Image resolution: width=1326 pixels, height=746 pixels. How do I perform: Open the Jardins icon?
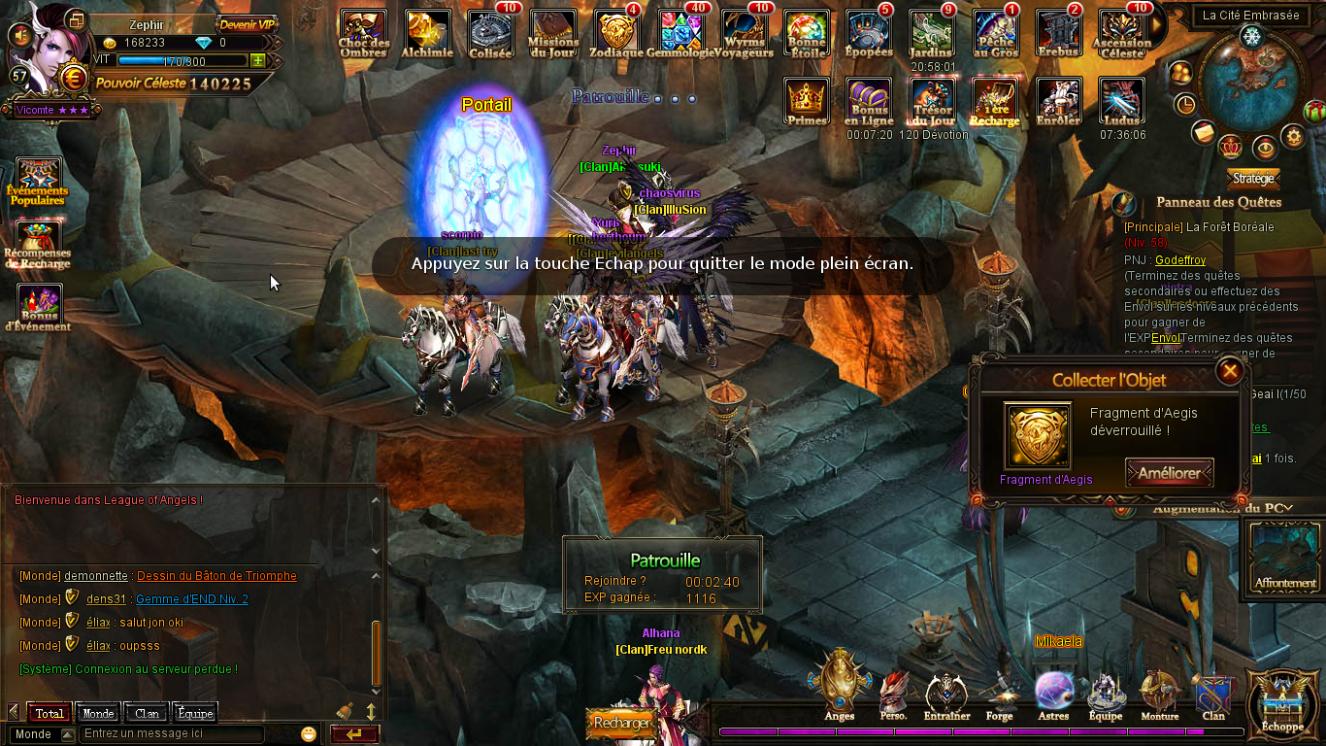(x=932, y=33)
